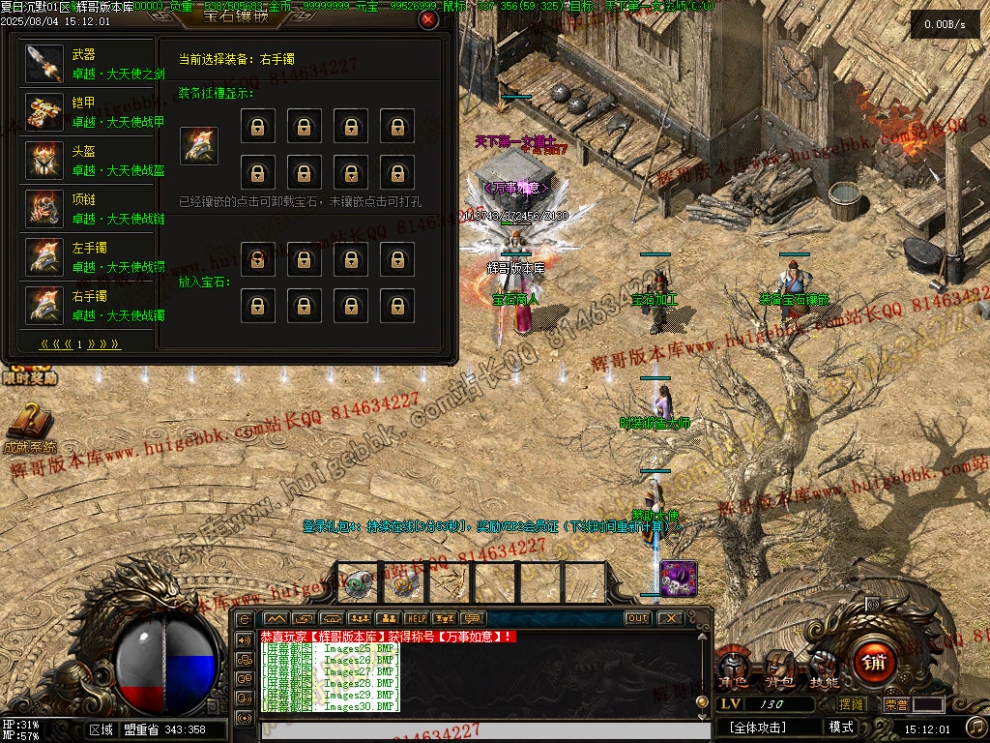This screenshot has height=743, width=990.
Task: Select the 头盔 helmet equipment row
Action: pos(88,161)
